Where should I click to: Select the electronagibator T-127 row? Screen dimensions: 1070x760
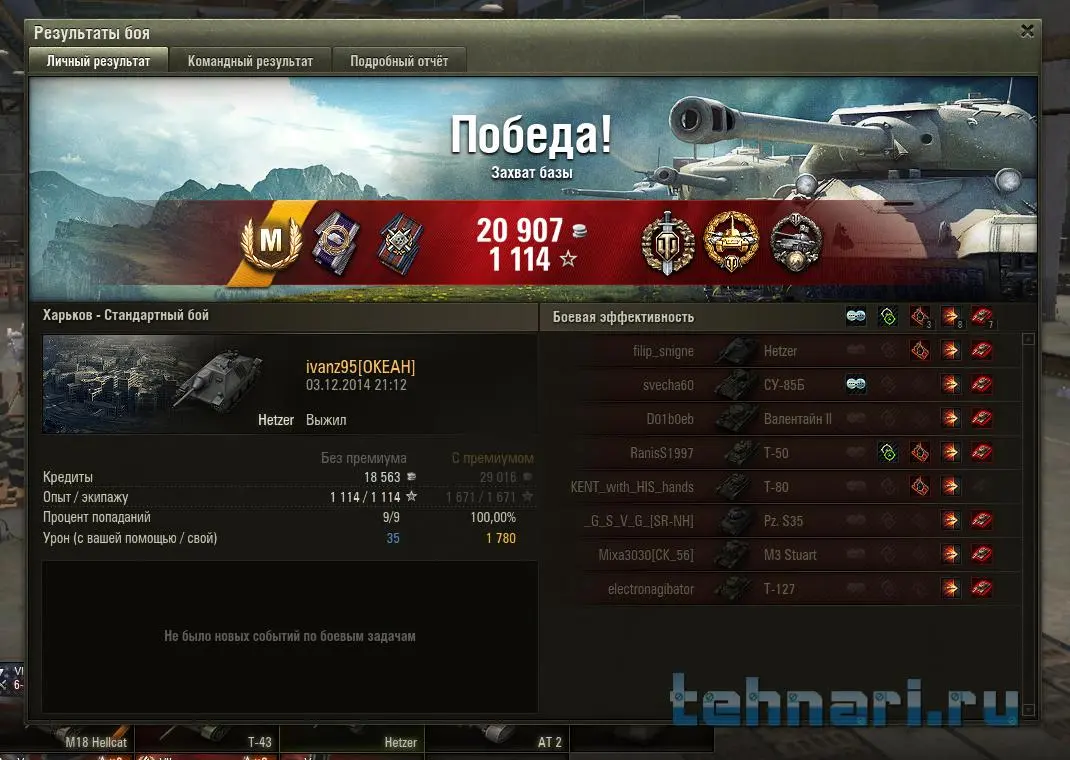click(780, 589)
